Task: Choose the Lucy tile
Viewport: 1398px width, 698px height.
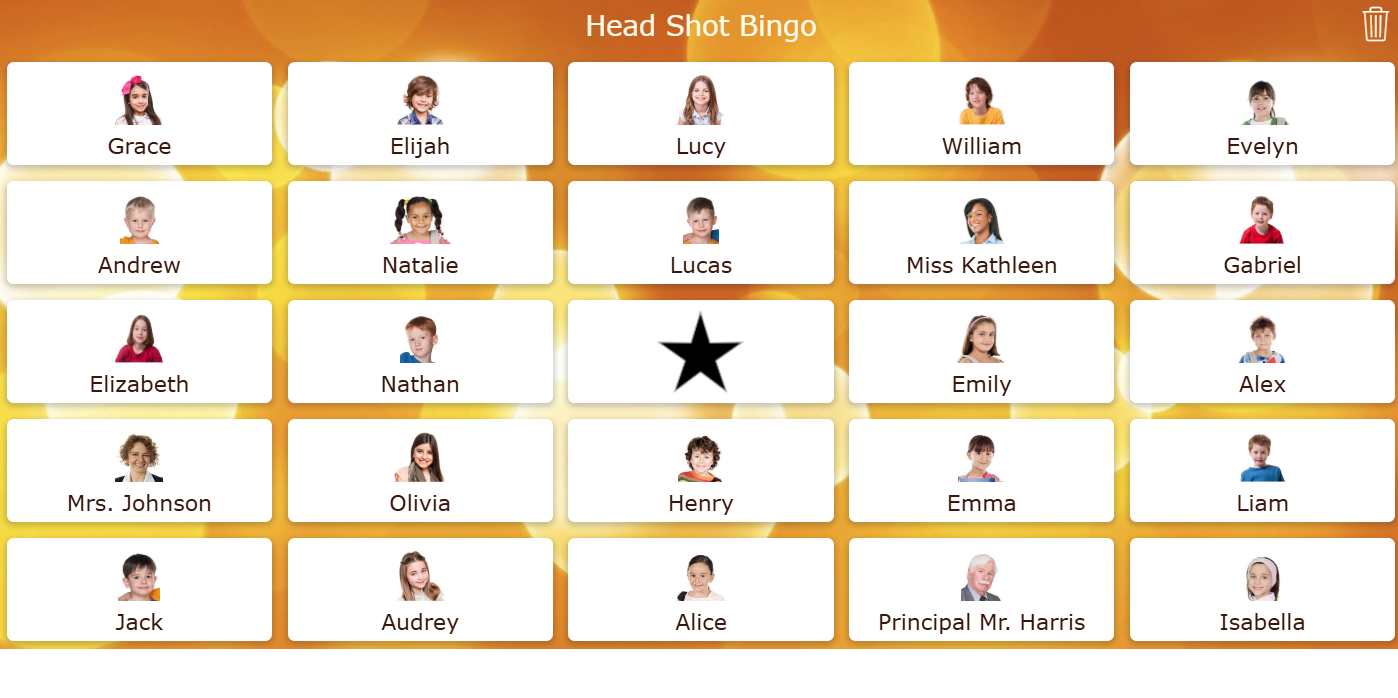Action: point(700,114)
